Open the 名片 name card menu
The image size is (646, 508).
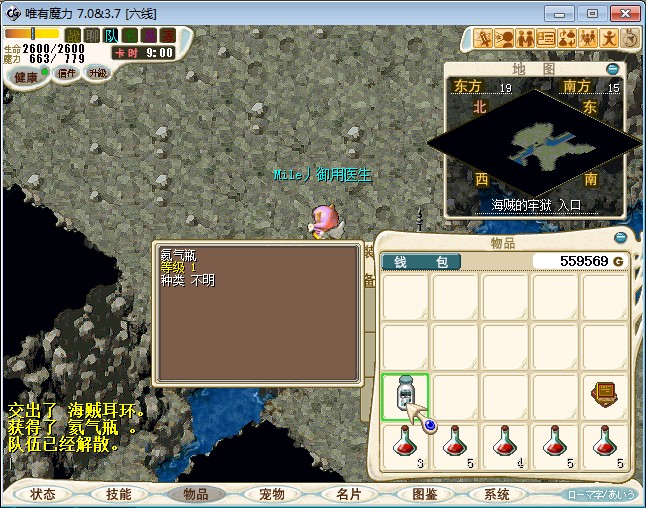point(347,494)
